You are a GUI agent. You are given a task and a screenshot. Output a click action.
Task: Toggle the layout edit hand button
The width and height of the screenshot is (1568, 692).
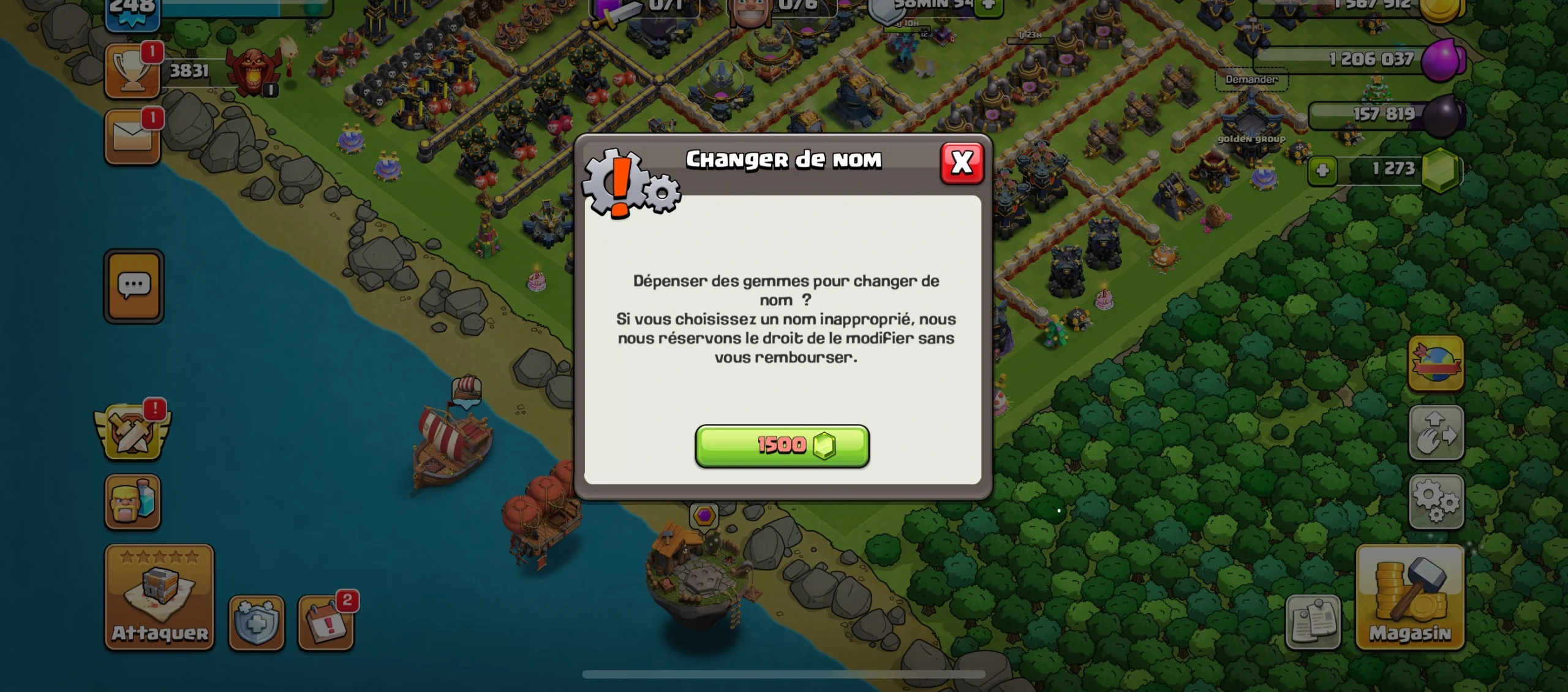tap(1436, 433)
